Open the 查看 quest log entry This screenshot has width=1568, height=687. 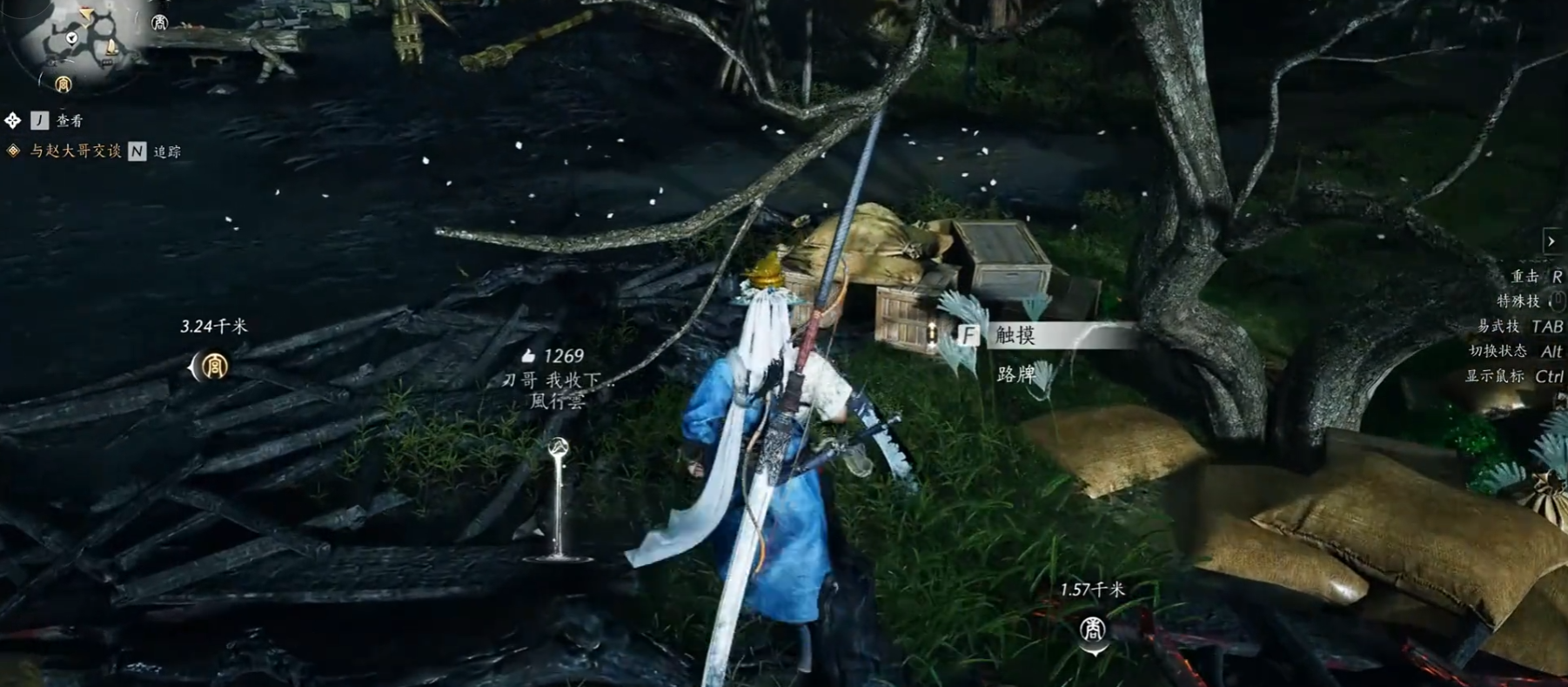[x=70, y=121]
